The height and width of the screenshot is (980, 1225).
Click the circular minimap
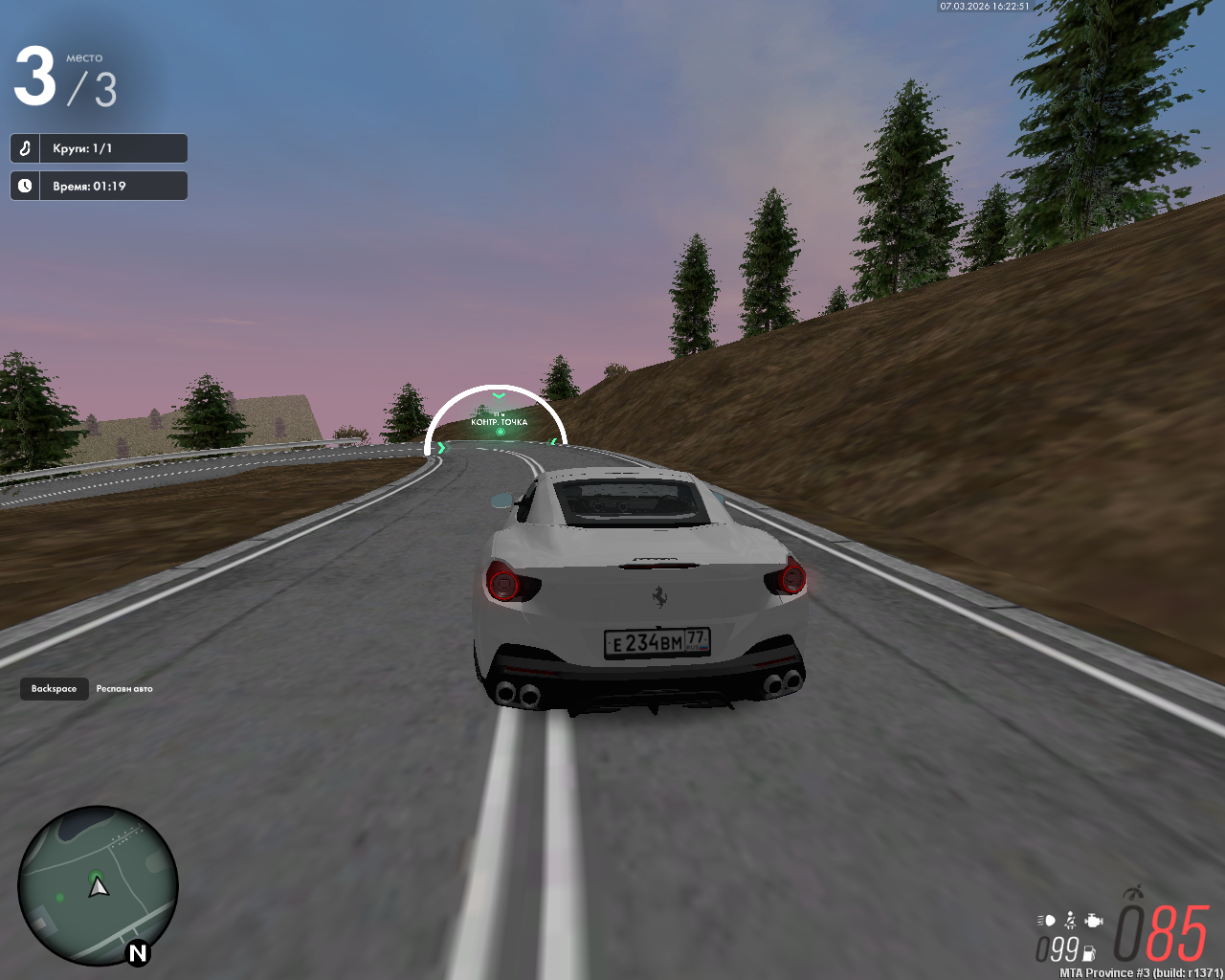click(98, 885)
